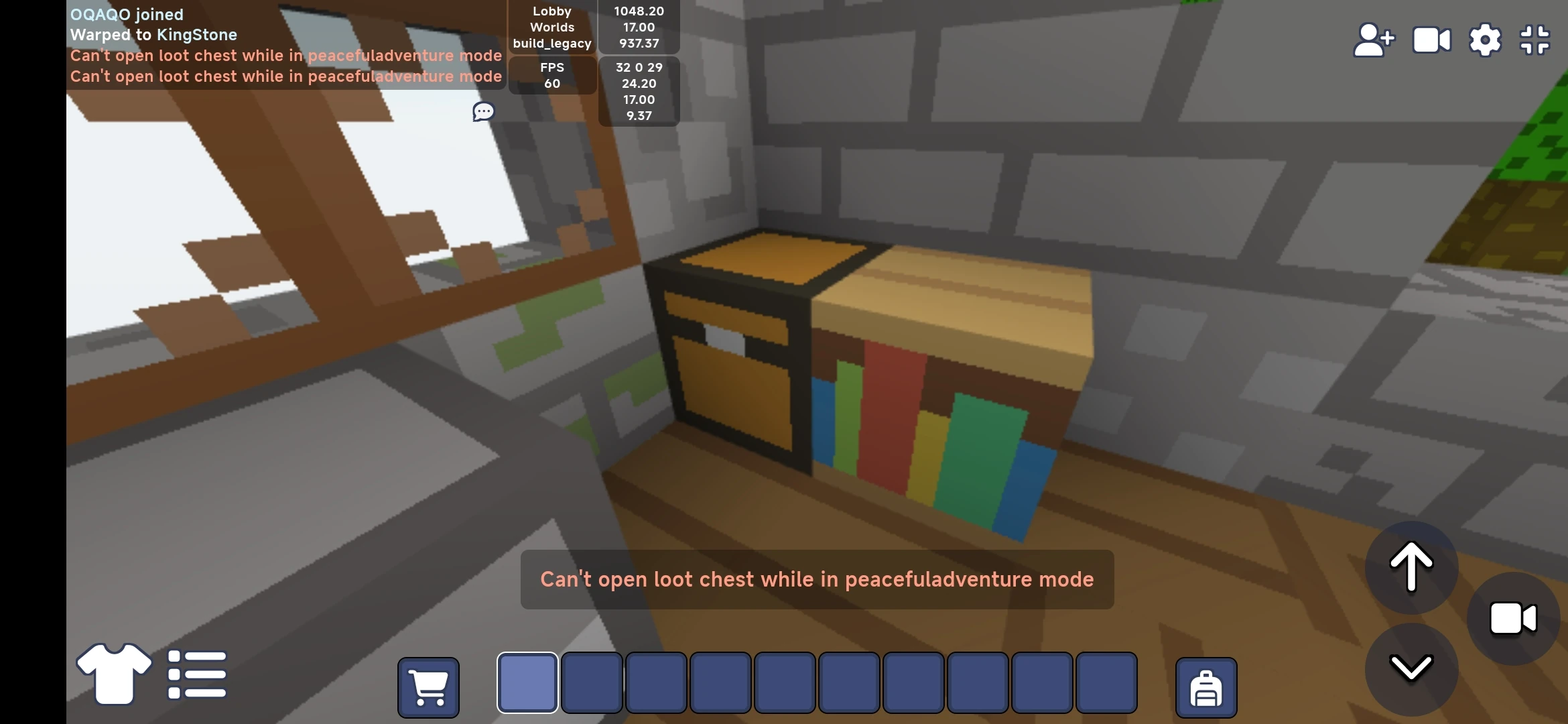Select the first hotbar slot
This screenshot has height=724, width=1568.
pos(527,682)
